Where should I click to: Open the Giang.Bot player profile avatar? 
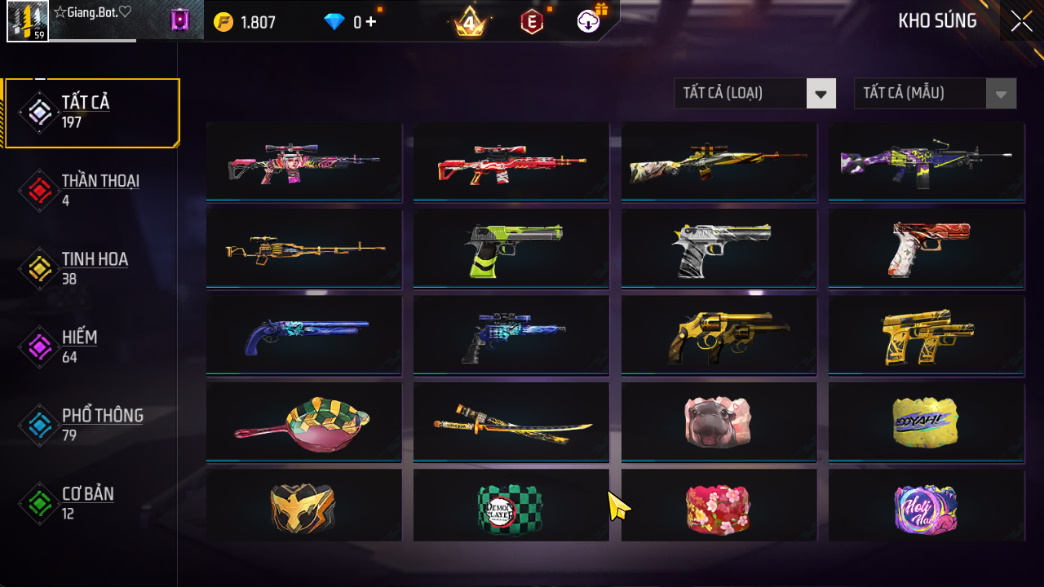[27, 21]
